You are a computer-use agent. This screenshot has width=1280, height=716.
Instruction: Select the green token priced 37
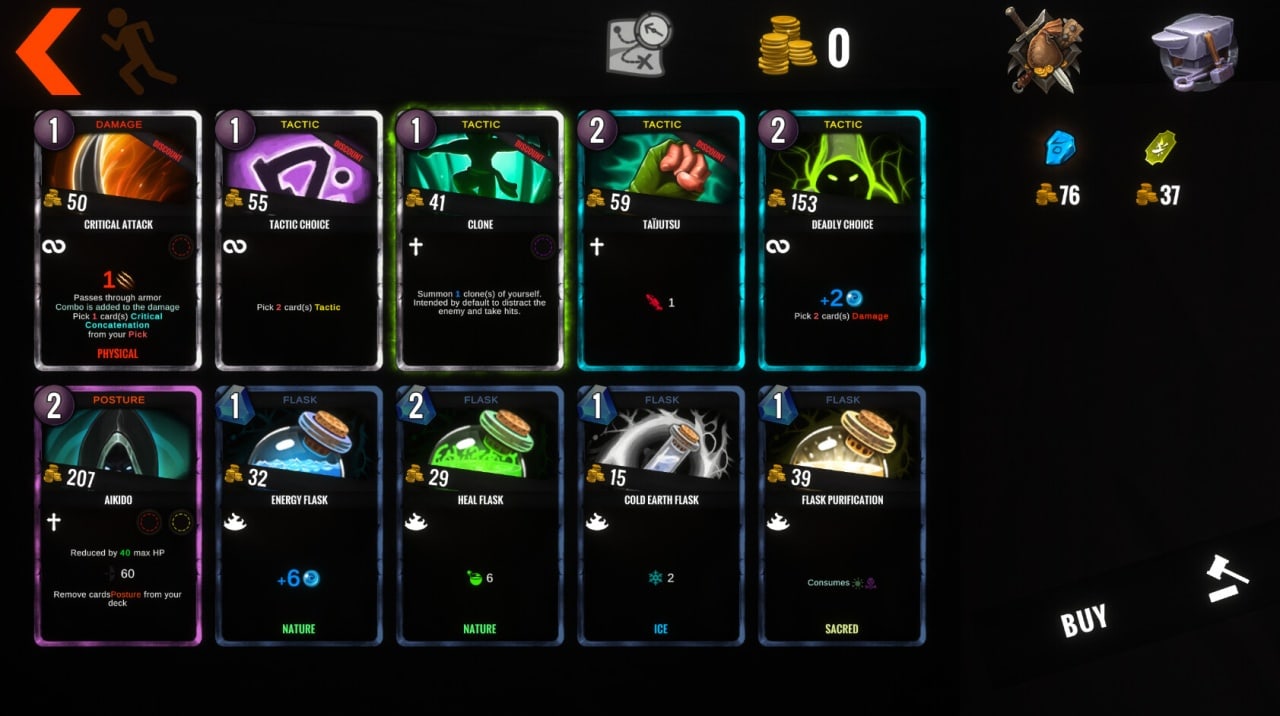[1159, 149]
